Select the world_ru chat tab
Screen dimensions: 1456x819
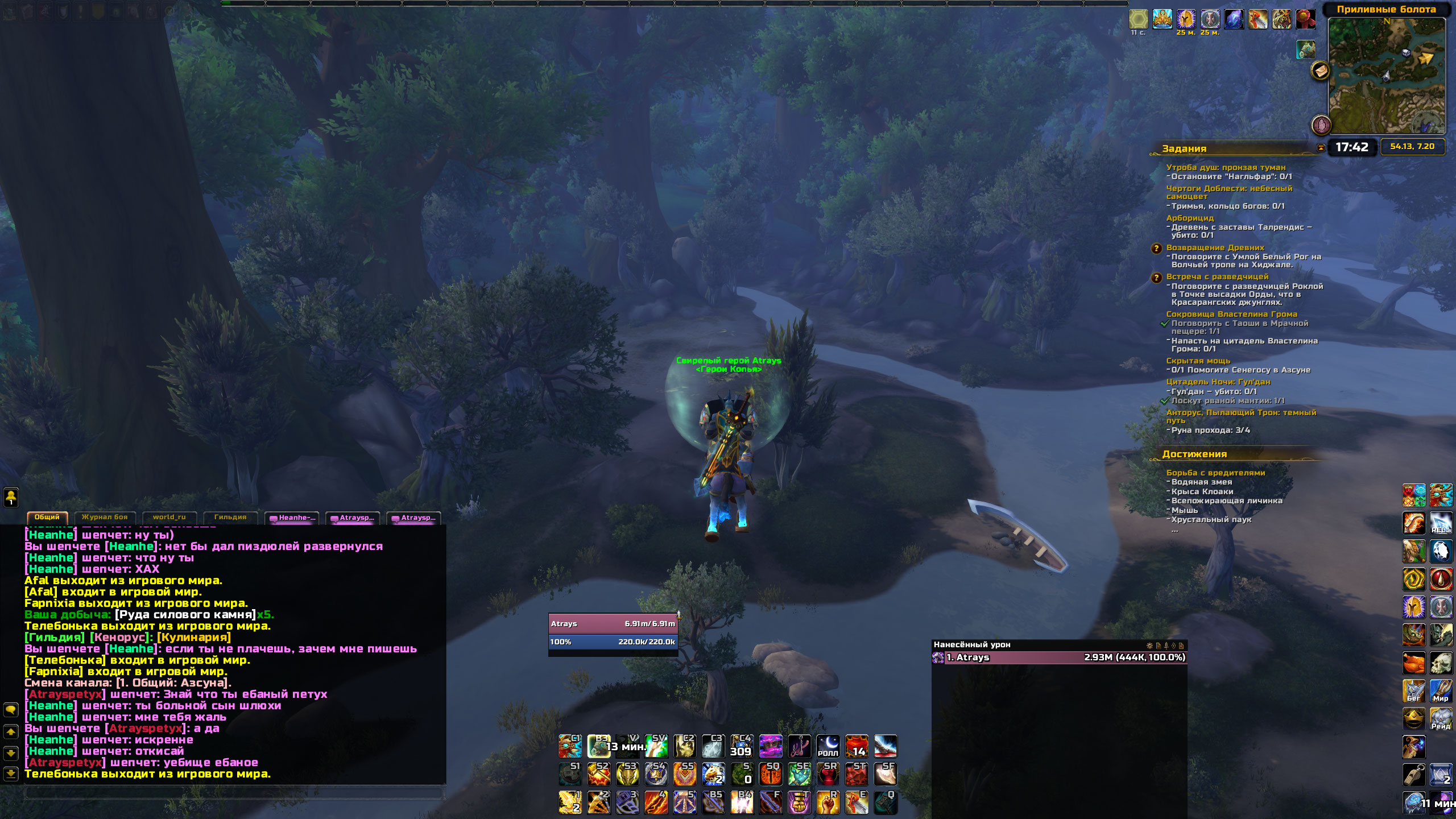pos(169,517)
